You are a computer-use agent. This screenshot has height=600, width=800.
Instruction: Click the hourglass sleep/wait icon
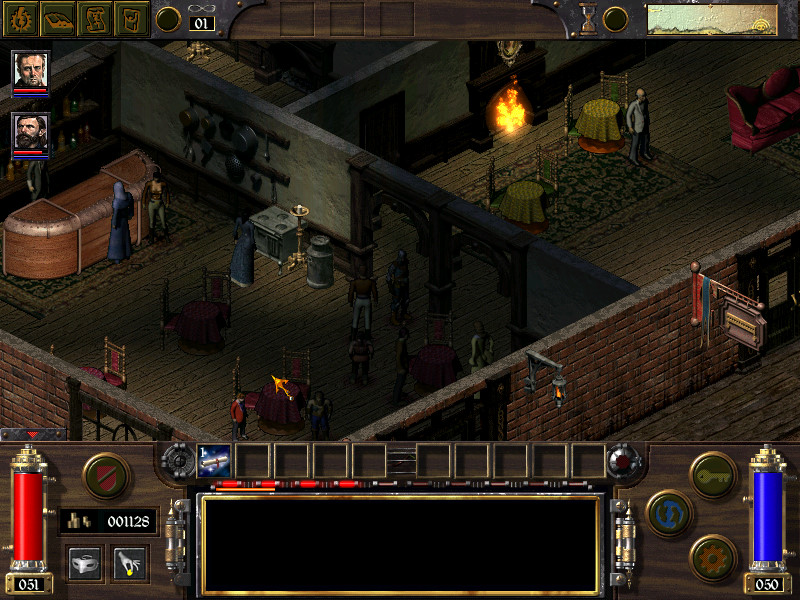587,18
